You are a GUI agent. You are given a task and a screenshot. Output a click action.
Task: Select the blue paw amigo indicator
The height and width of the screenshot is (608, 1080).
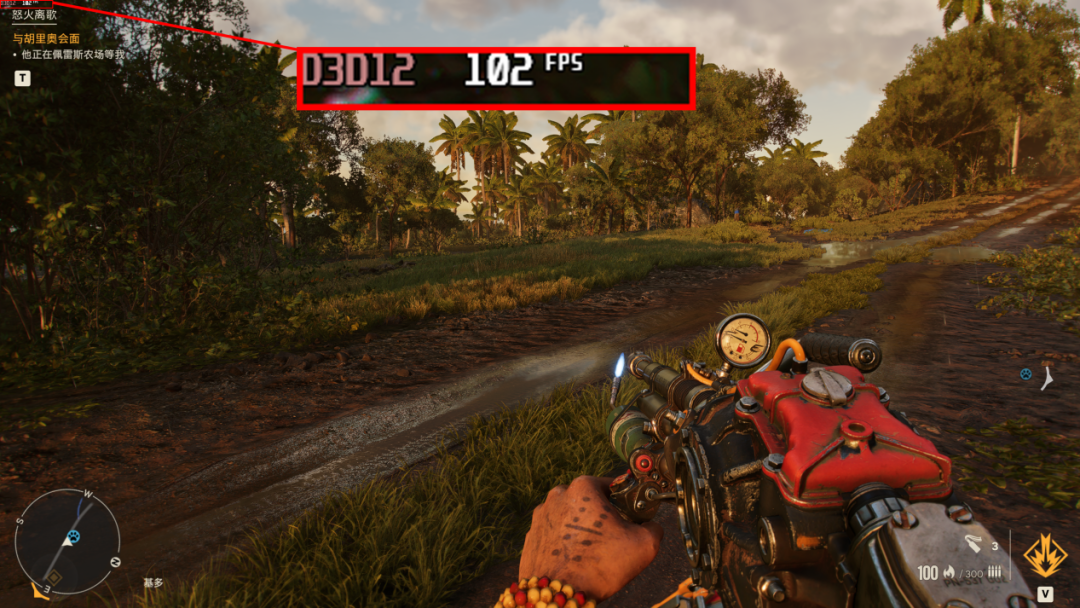click(1025, 374)
